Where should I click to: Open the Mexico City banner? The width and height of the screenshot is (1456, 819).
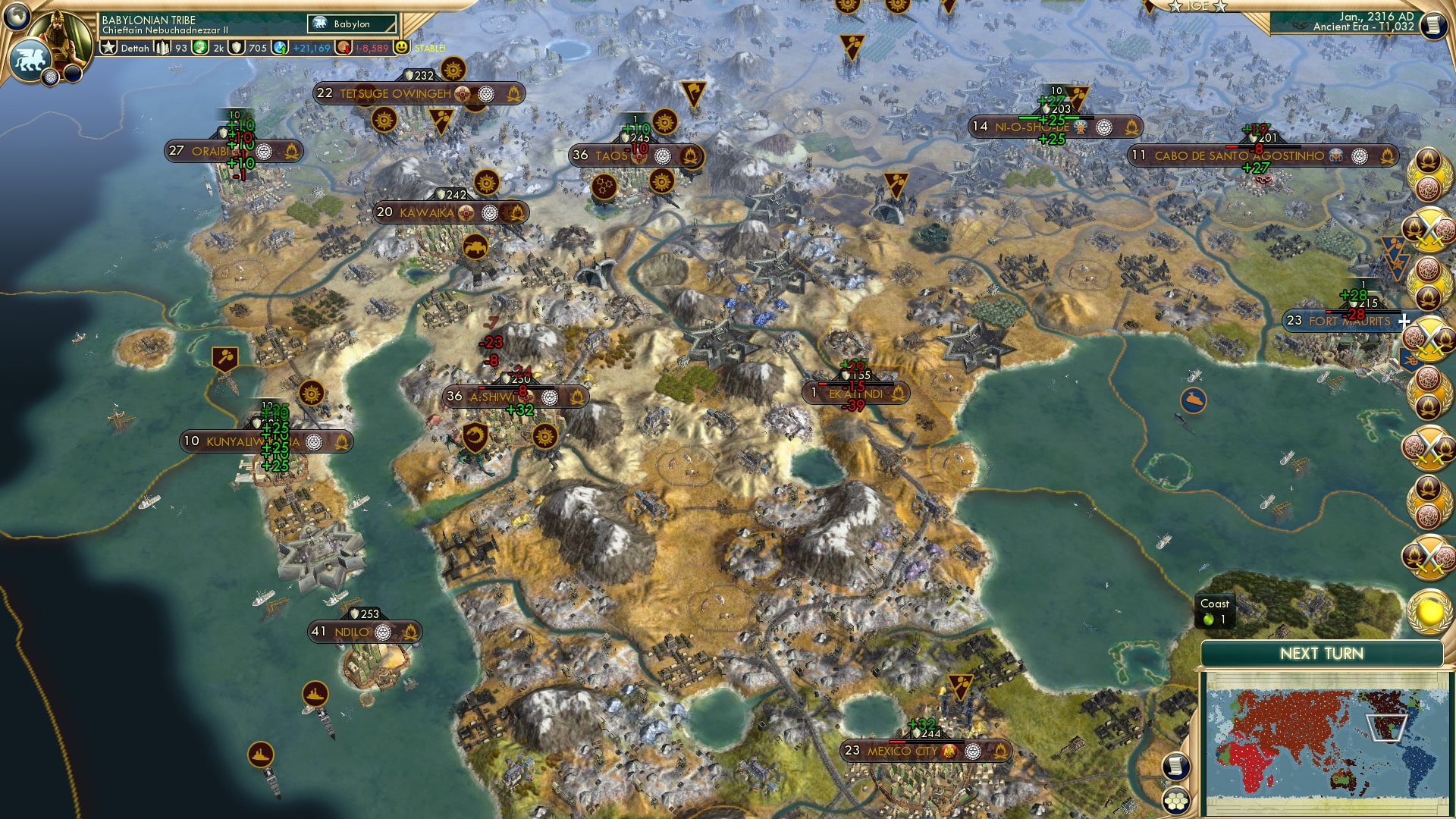click(902, 751)
